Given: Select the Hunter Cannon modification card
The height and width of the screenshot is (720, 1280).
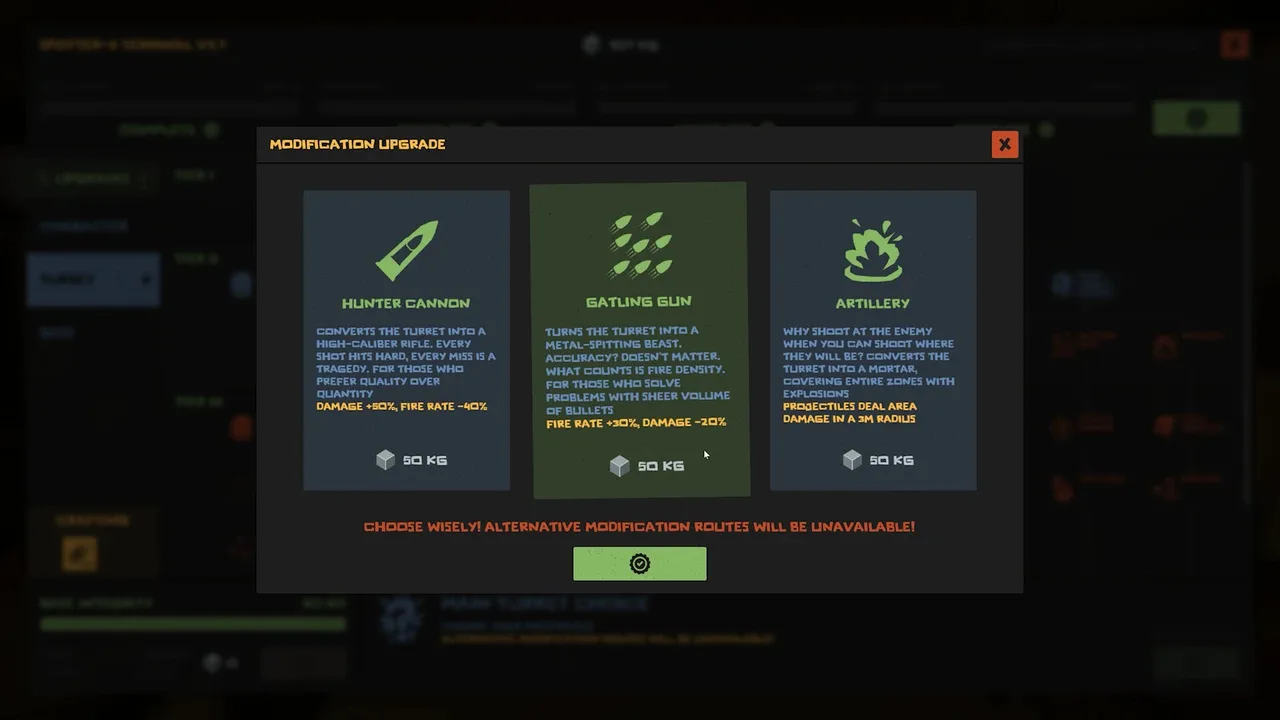Looking at the screenshot, I should (x=406, y=340).
